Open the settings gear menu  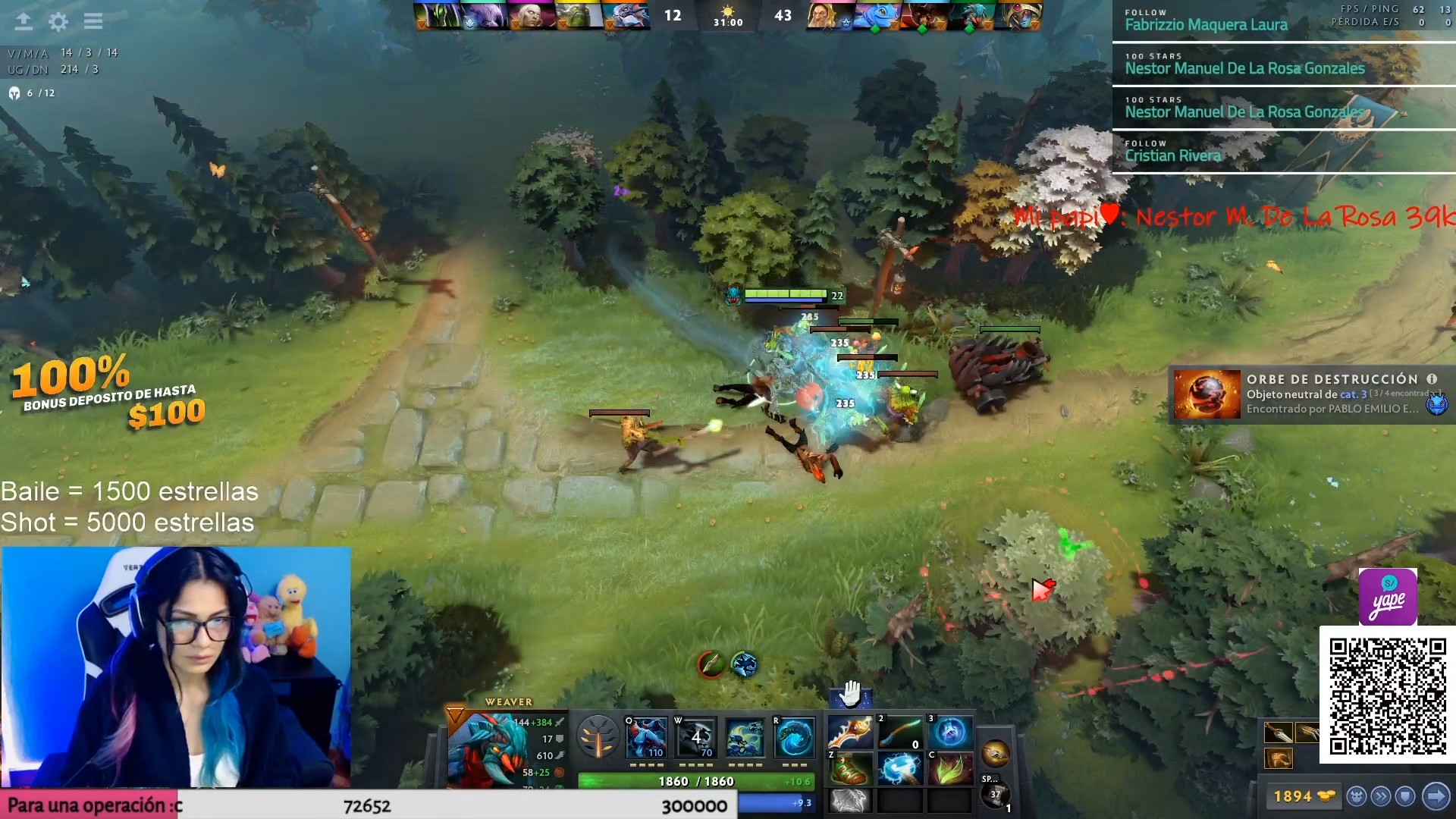pyautogui.click(x=58, y=21)
